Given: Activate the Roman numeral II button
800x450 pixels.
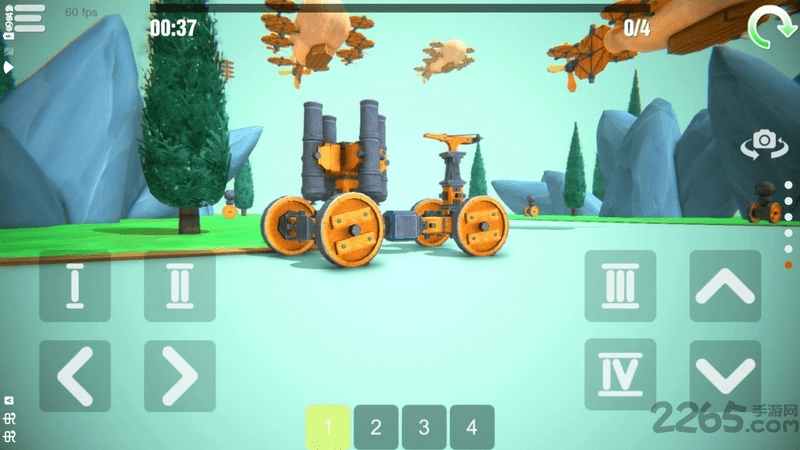Looking at the screenshot, I should [x=180, y=286].
